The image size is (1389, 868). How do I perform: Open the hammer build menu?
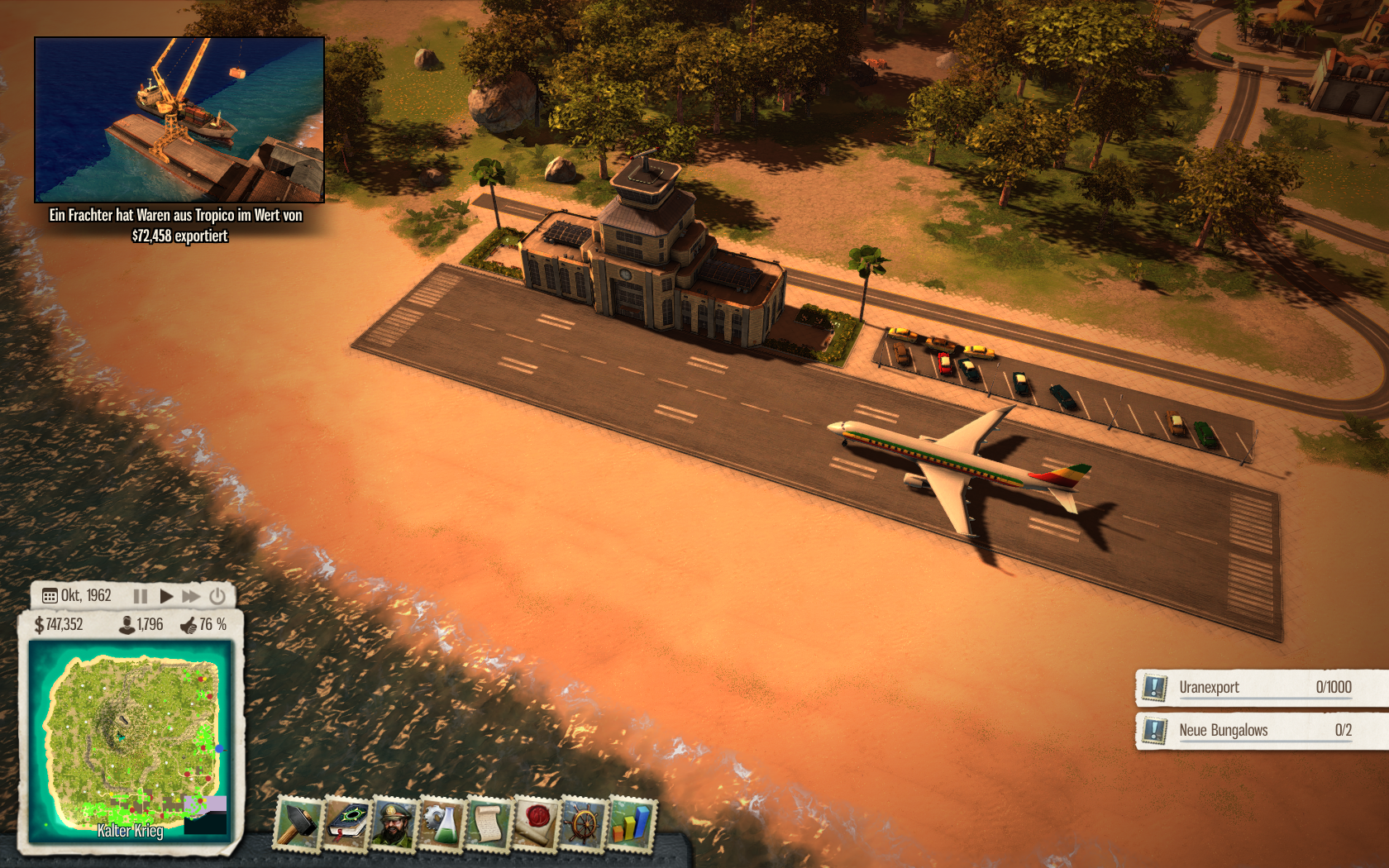(x=298, y=823)
